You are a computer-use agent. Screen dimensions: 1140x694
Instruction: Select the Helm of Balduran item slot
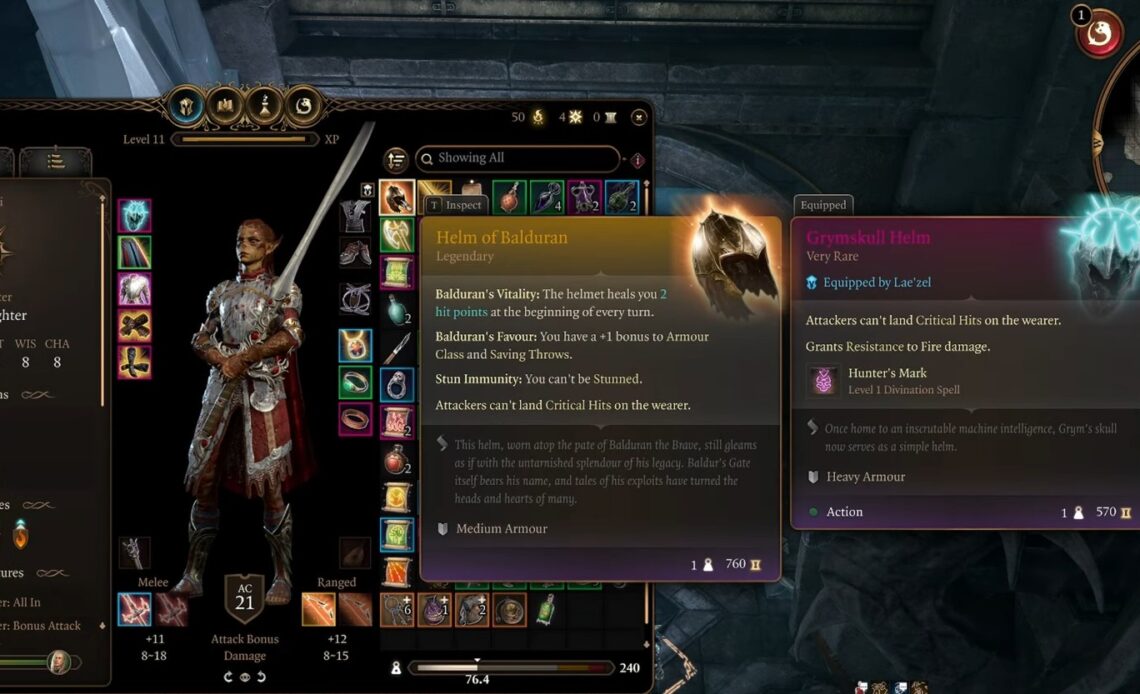397,197
